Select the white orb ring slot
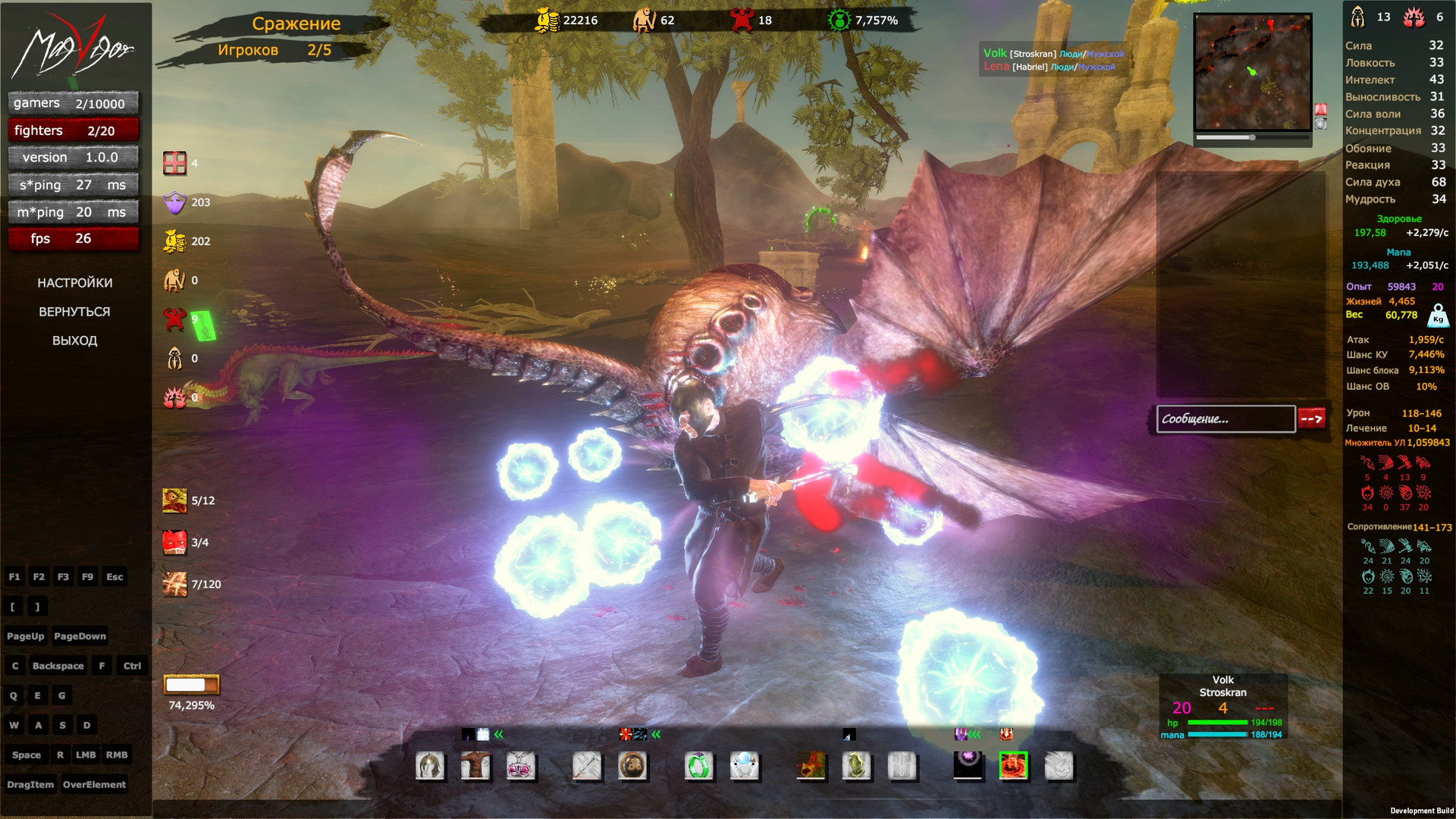1456x819 pixels. pyautogui.click(x=744, y=766)
